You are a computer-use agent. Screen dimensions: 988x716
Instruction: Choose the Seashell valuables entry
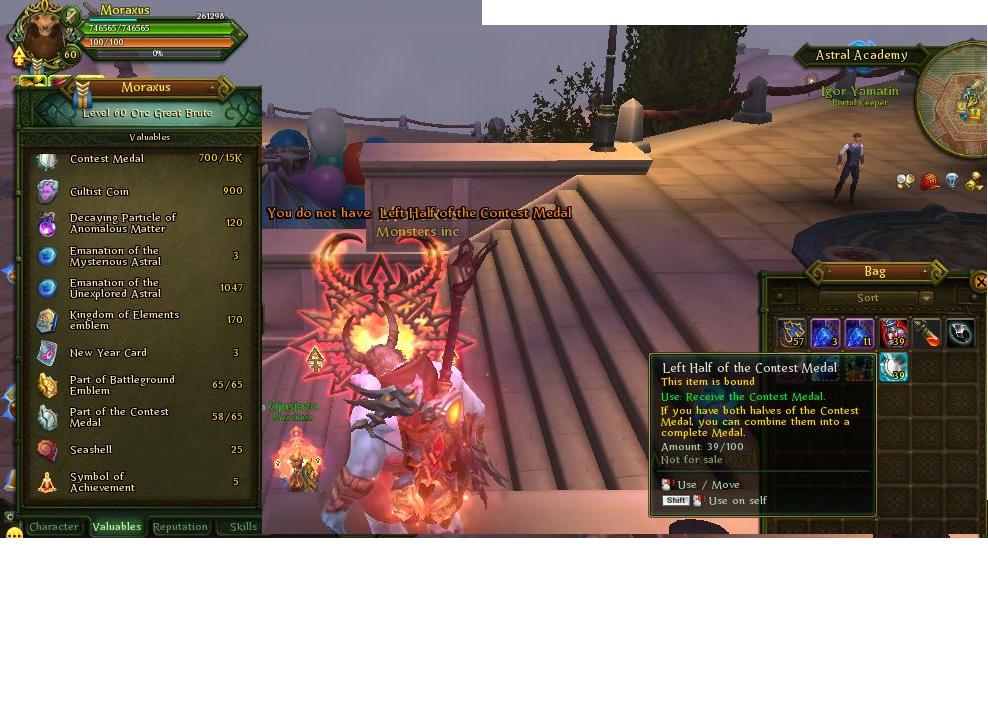[140, 450]
